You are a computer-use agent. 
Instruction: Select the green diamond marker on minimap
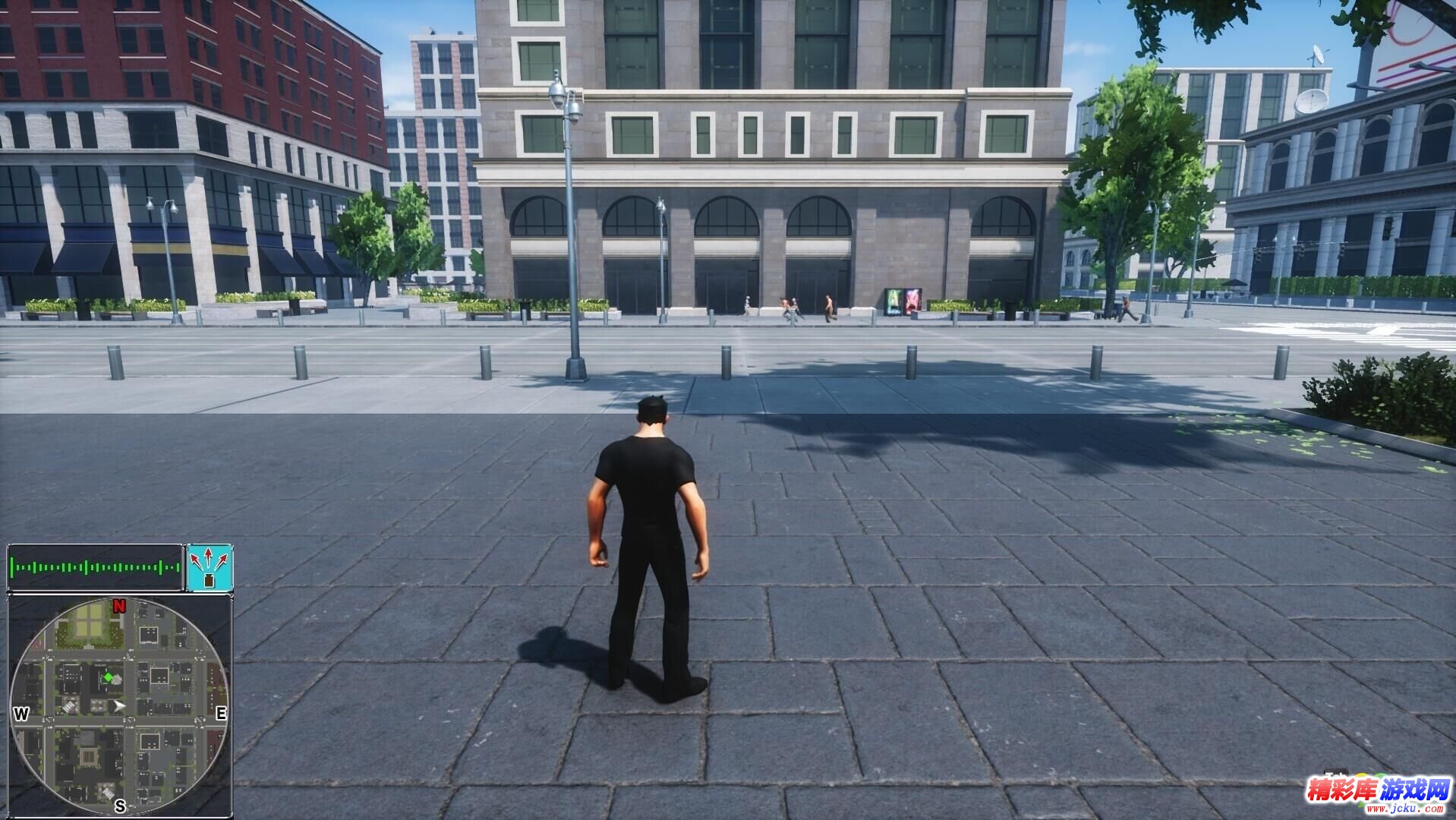(109, 676)
